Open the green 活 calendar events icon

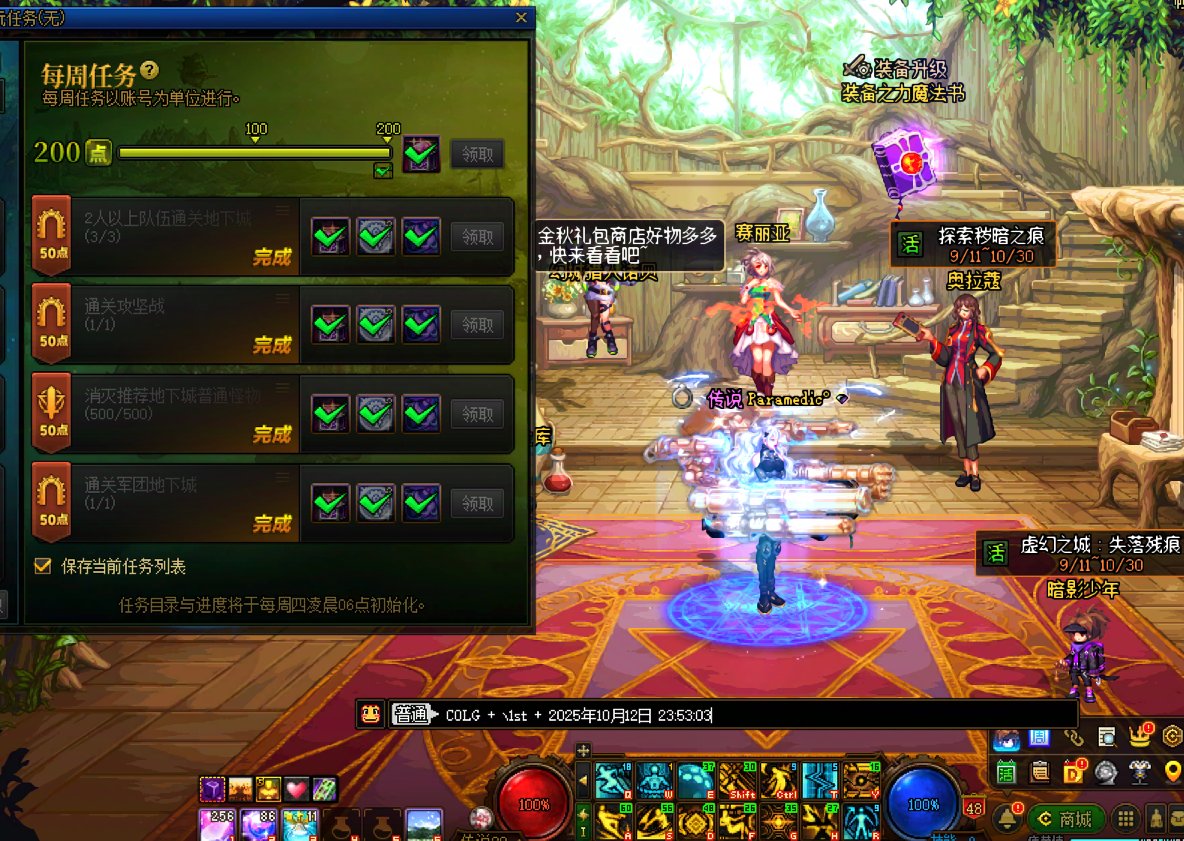click(x=1005, y=771)
